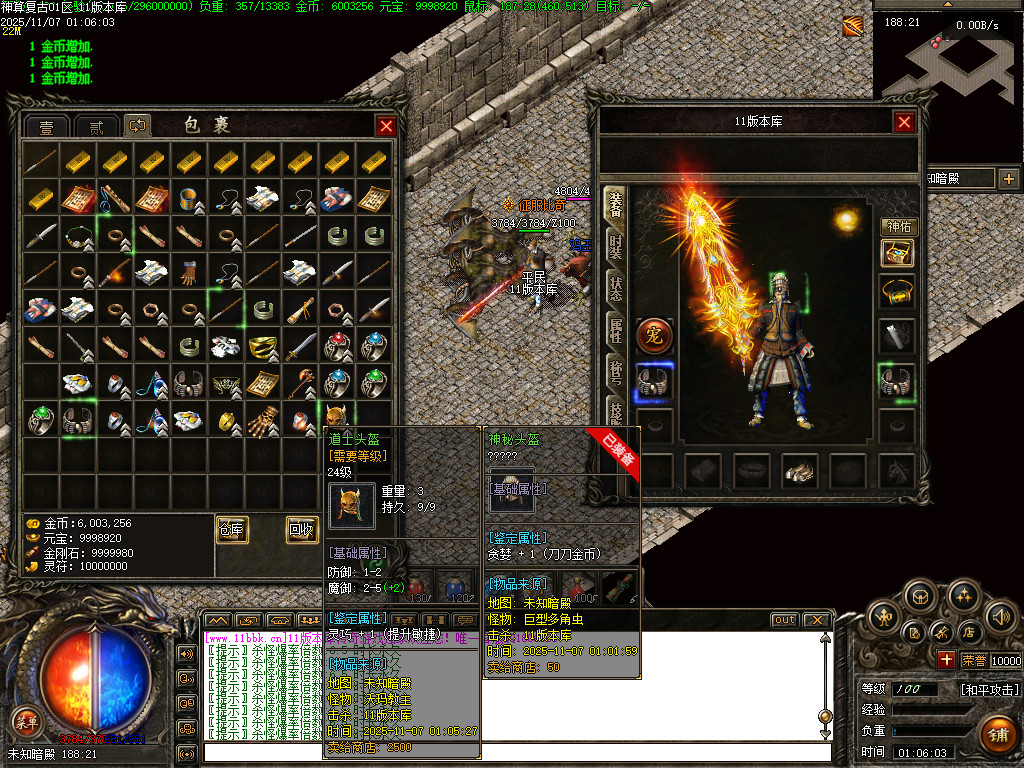The image size is (1024, 768).
Task: Select the treasure chest equipment slot
Action: click(x=897, y=252)
